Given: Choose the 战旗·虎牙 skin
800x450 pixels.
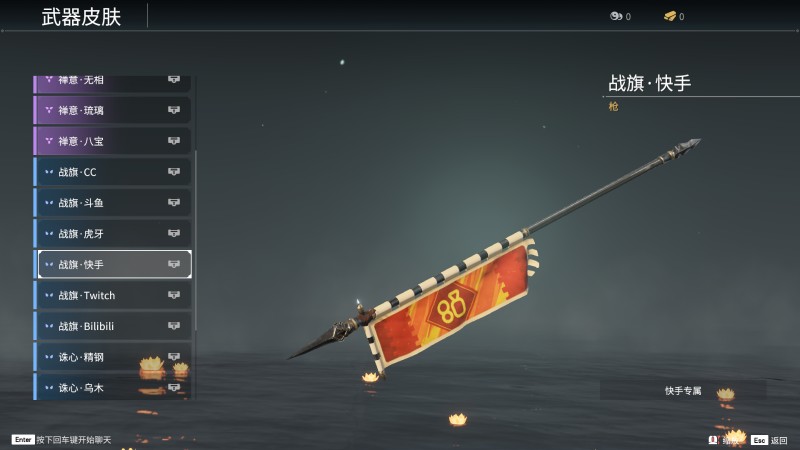Looking at the screenshot, I should 112,234.
